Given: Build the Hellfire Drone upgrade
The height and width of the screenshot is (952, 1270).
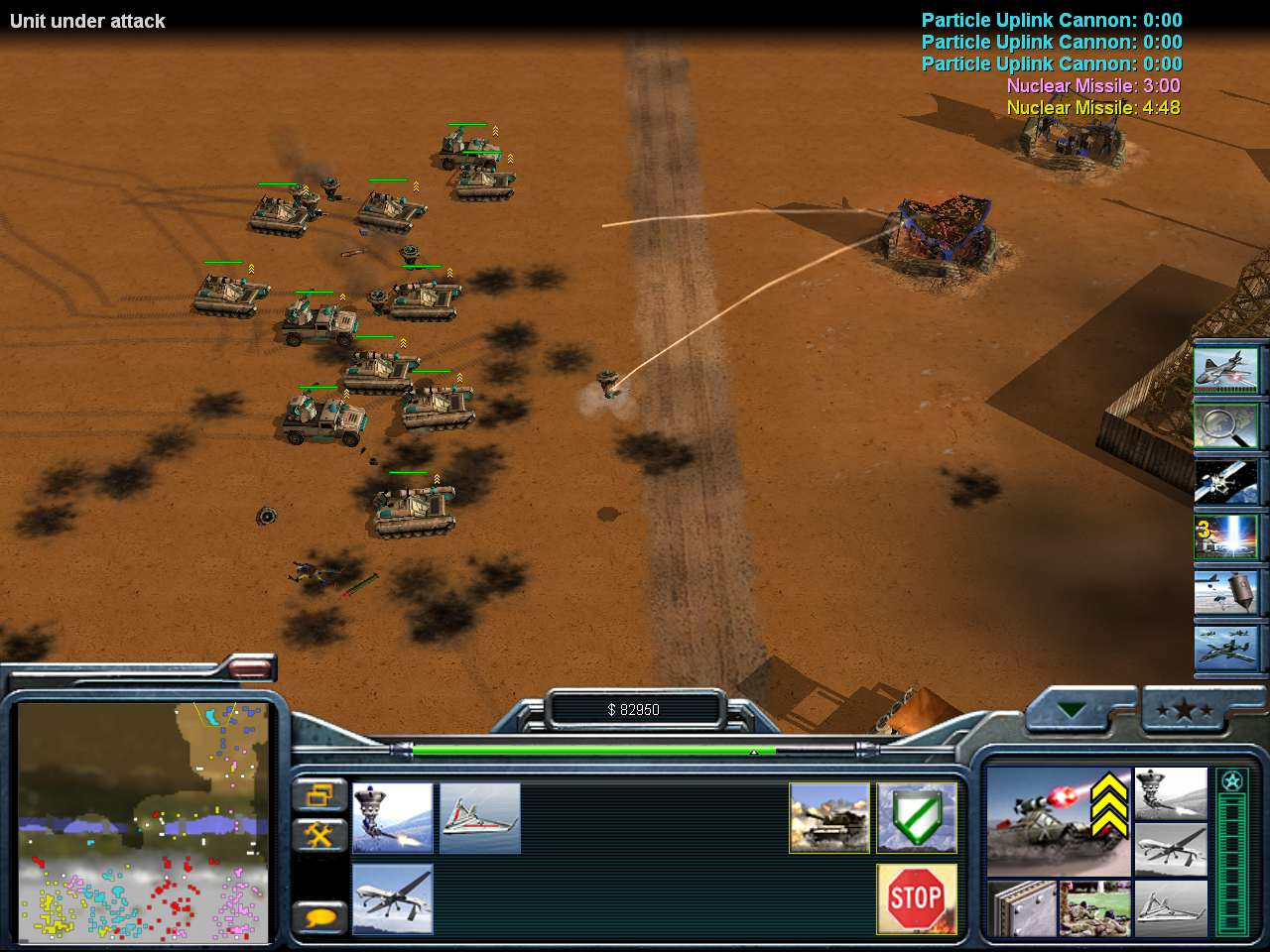Looking at the screenshot, I should pyautogui.click(x=393, y=899).
